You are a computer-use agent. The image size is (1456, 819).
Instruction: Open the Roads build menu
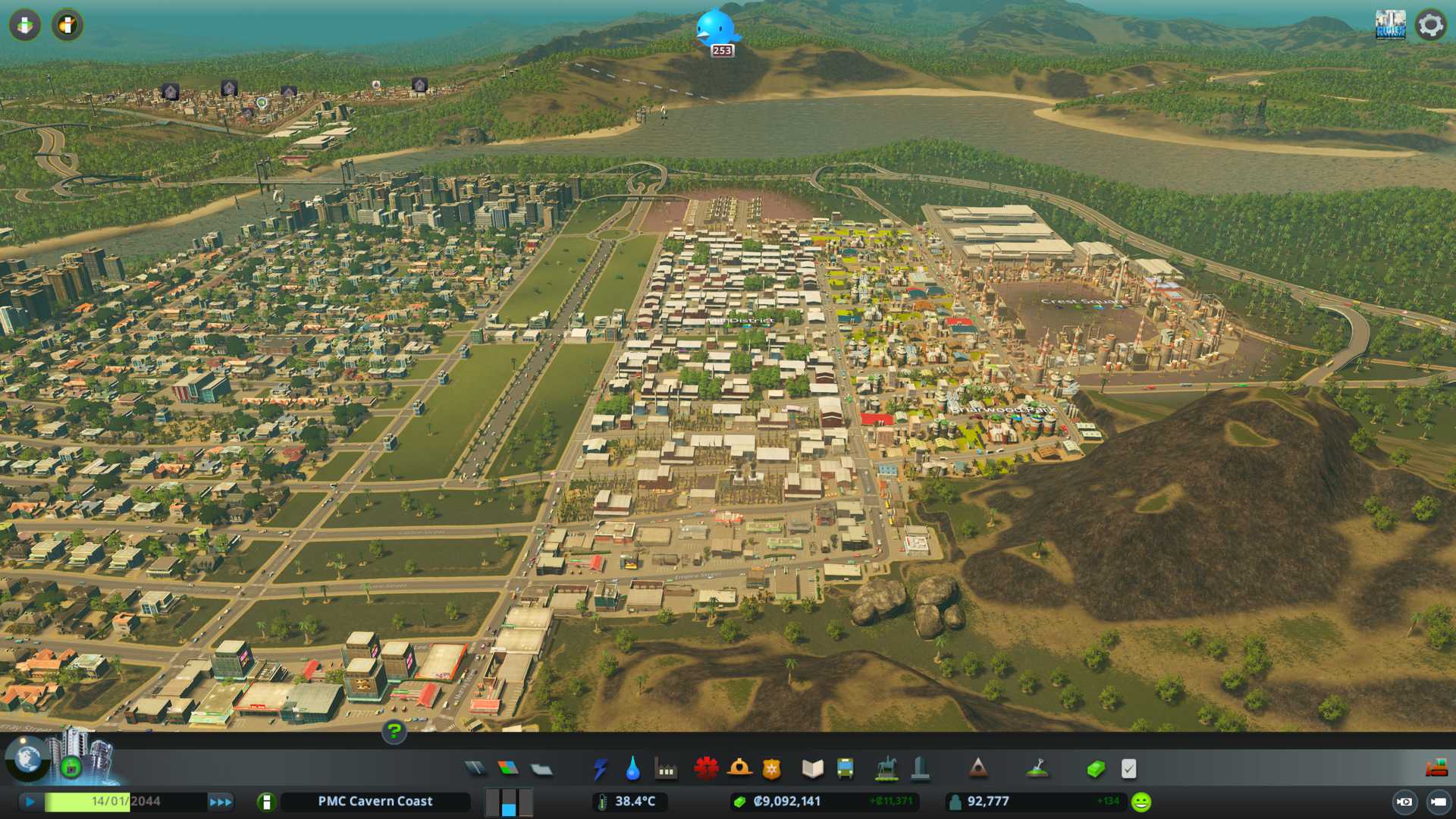pos(475,769)
